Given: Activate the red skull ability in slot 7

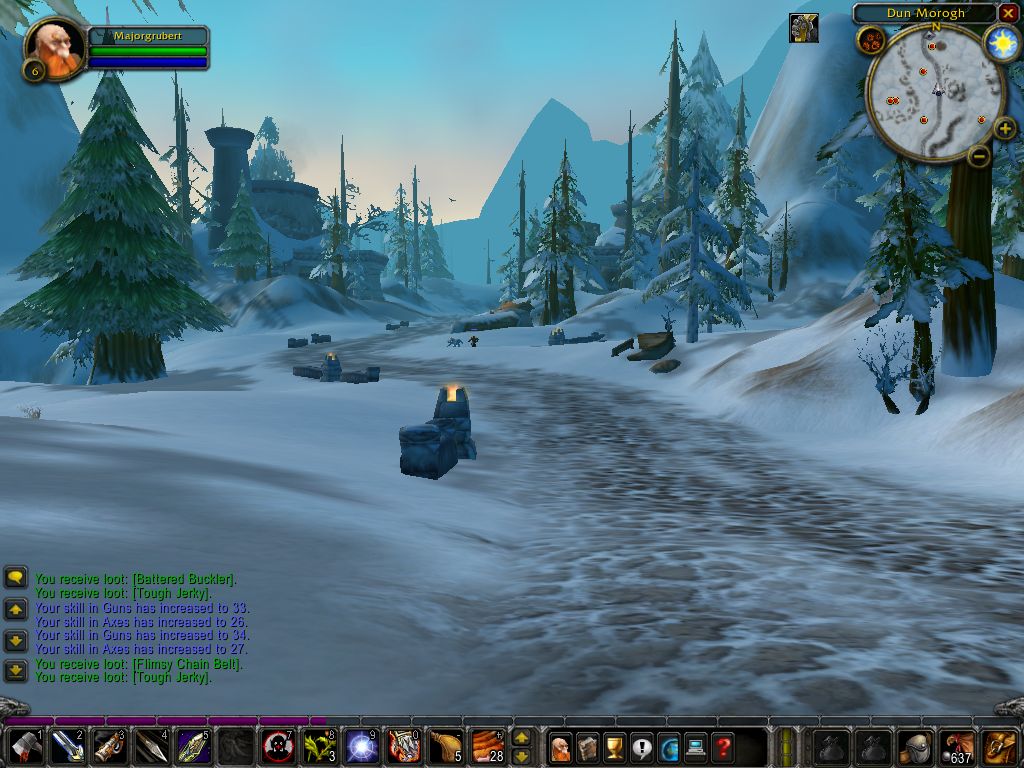Looking at the screenshot, I should [277, 747].
